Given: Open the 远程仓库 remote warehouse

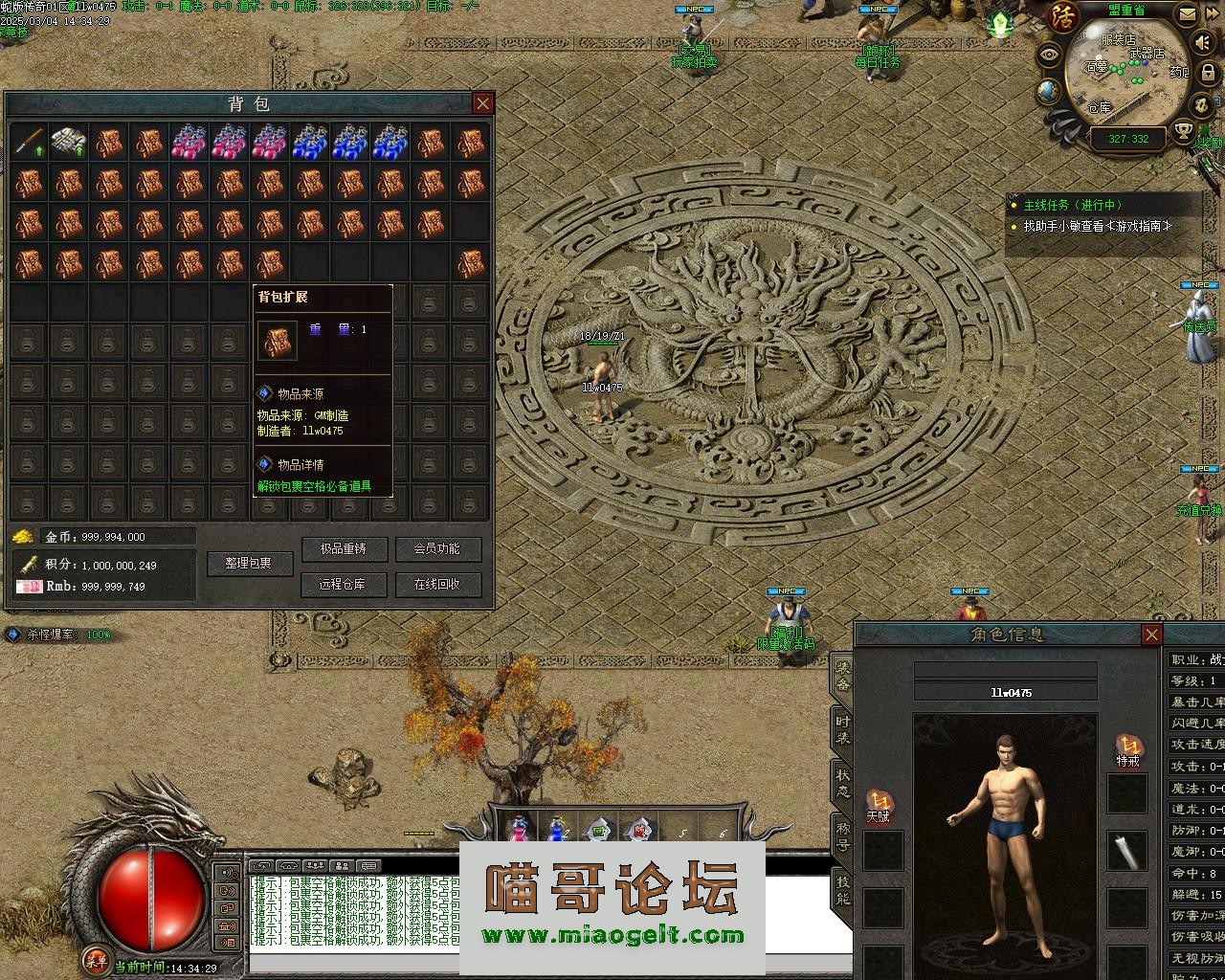Looking at the screenshot, I should pyautogui.click(x=343, y=584).
